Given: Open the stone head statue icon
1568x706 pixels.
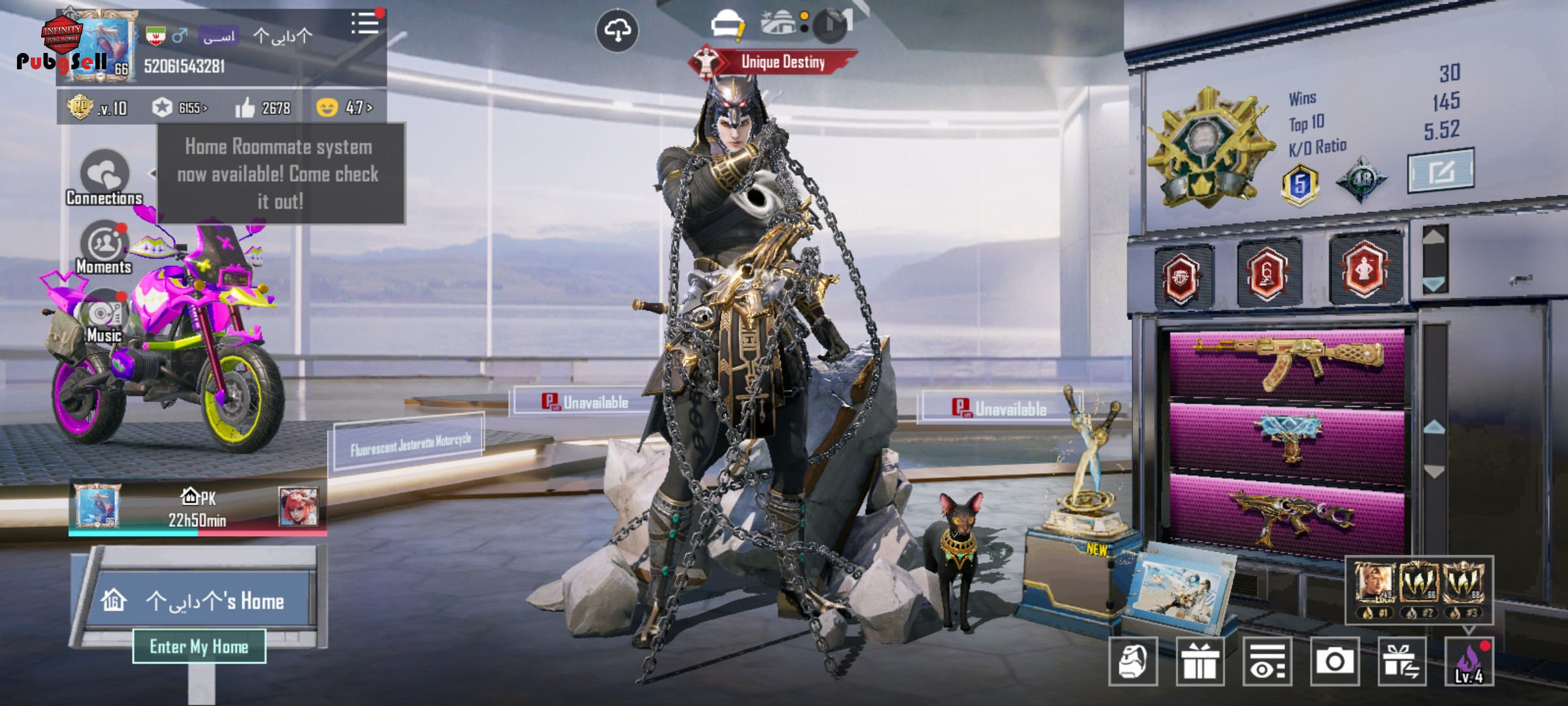Looking at the screenshot, I should click(1133, 662).
